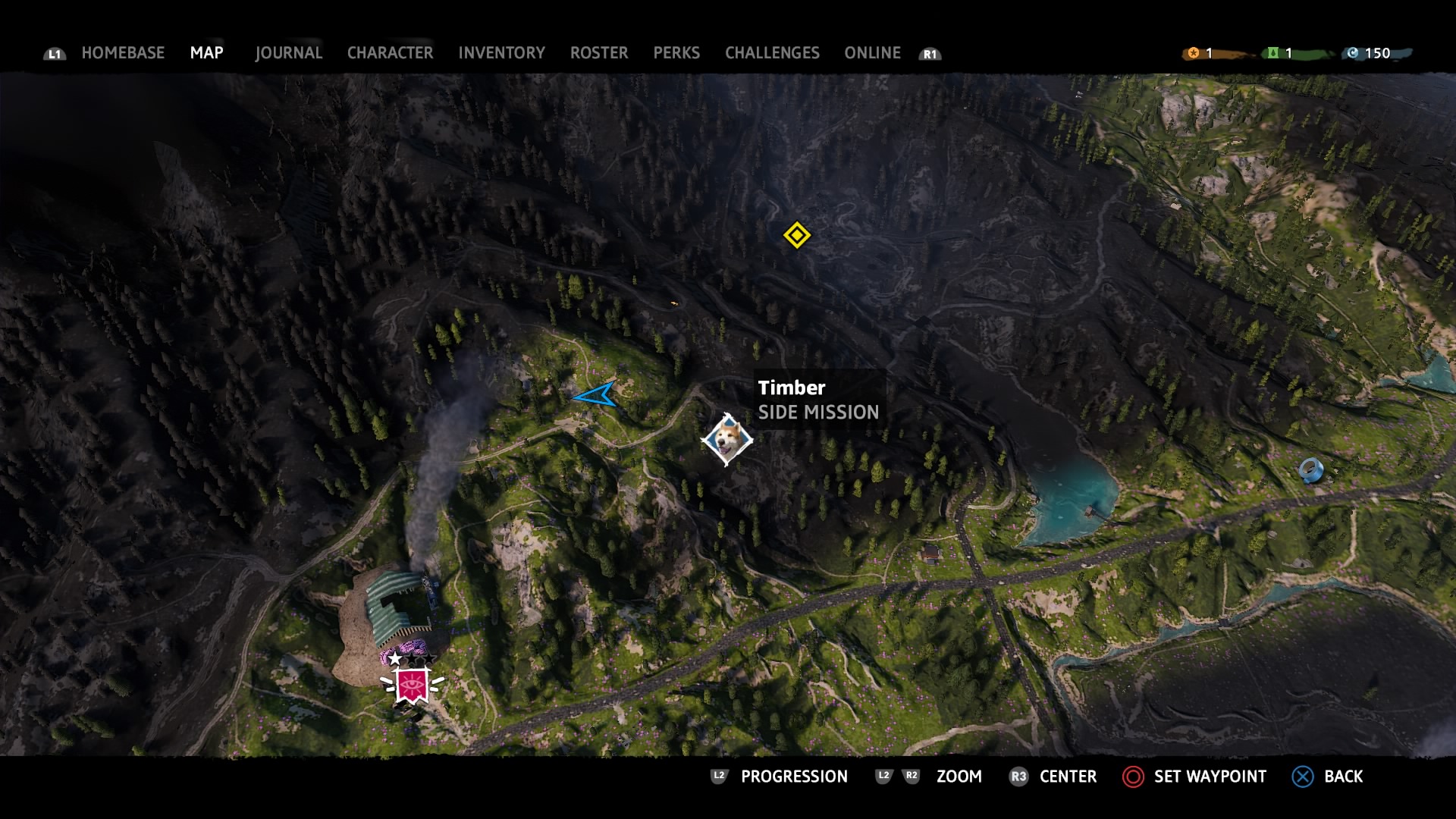Open the INVENTORY tab
1456x819 pixels.
tap(501, 53)
